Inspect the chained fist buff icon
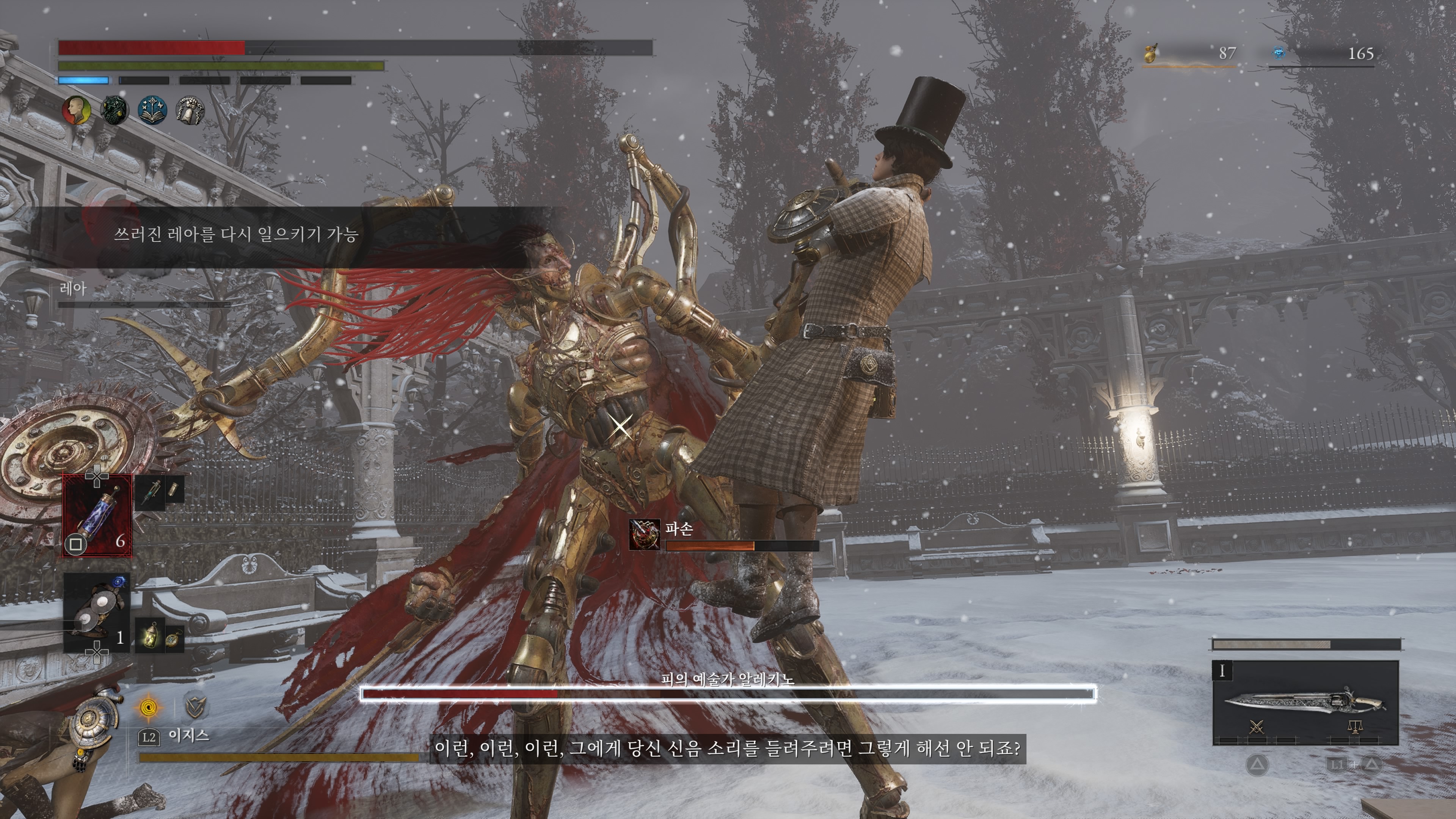The image size is (1456, 819). (190, 110)
